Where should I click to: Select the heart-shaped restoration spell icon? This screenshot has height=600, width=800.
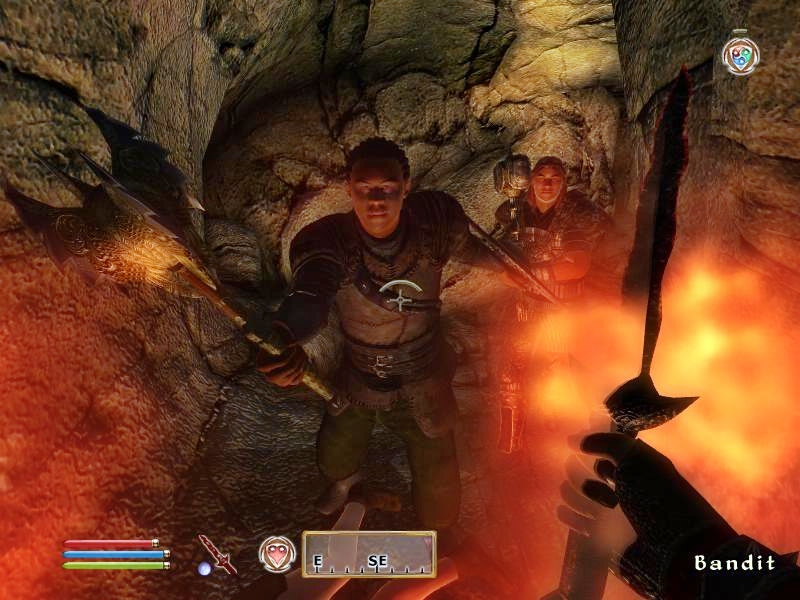[x=277, y=553]
